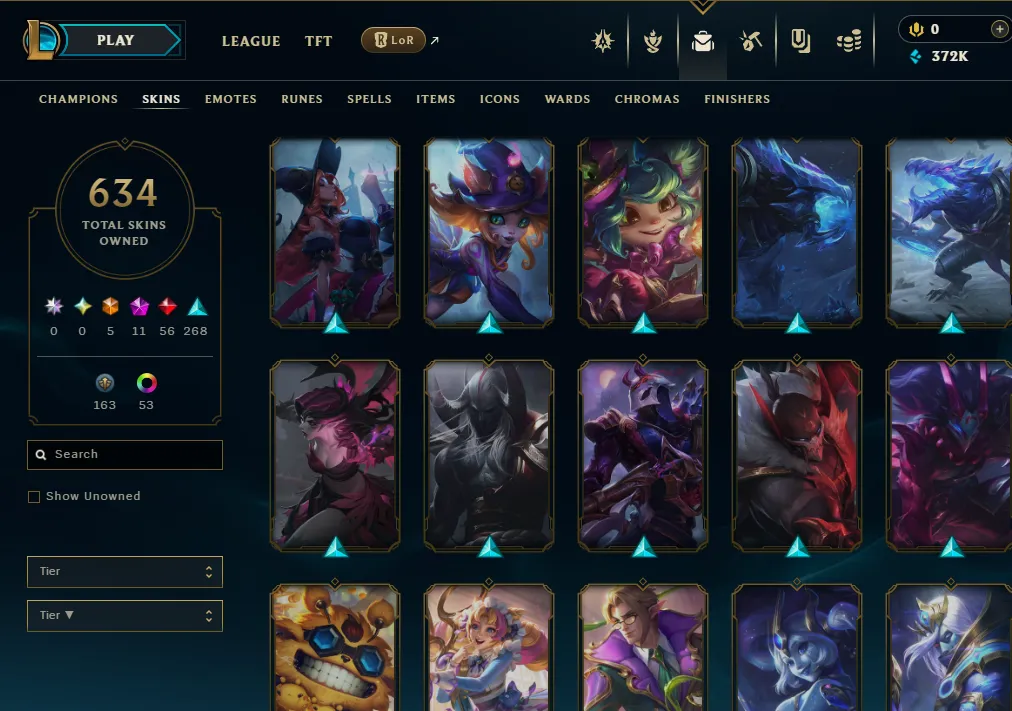Launch the LoR external link
The height and width of the screenshot is (711, 1012).
click(399, 40)
